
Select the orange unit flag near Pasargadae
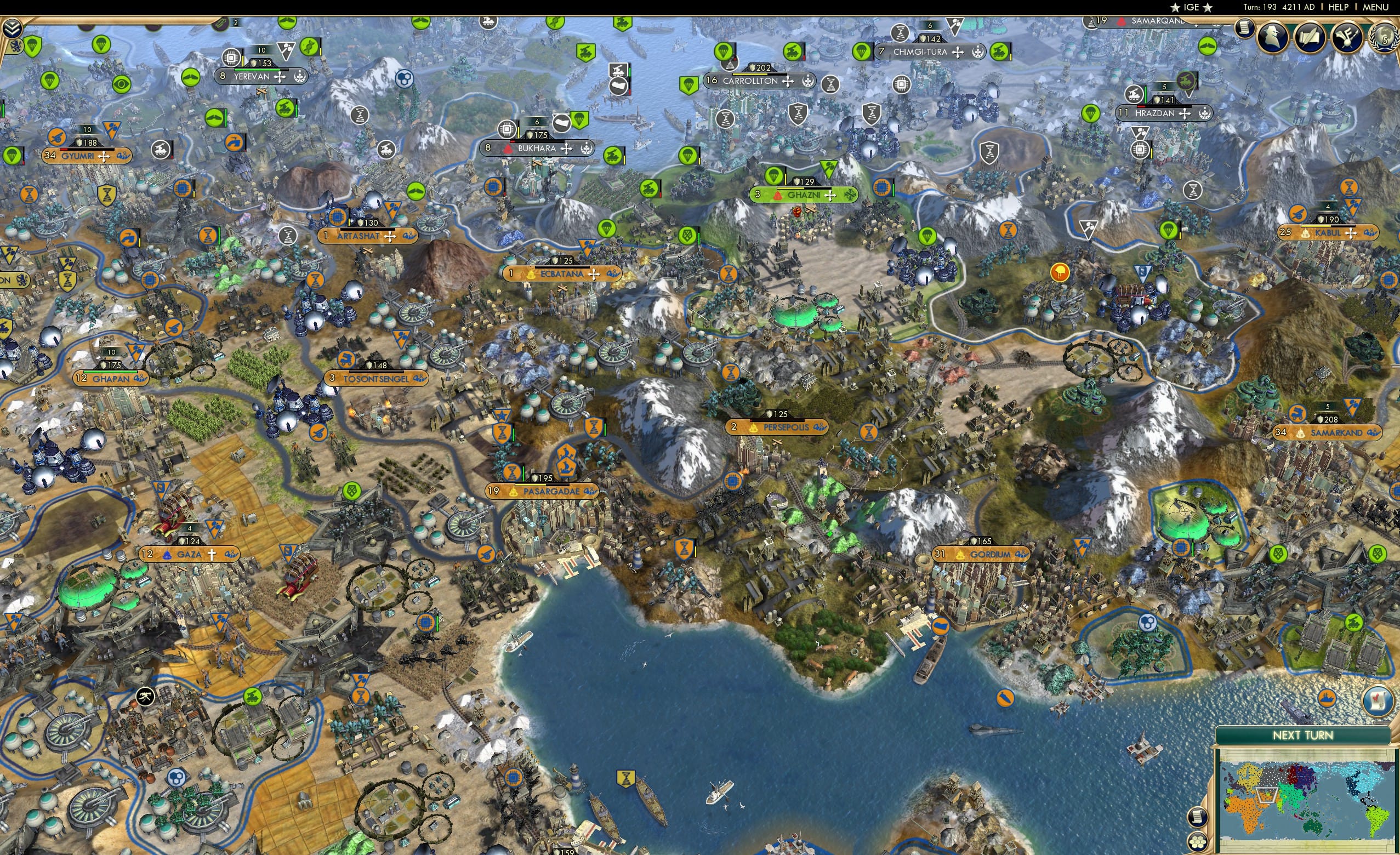click(513, 474)
